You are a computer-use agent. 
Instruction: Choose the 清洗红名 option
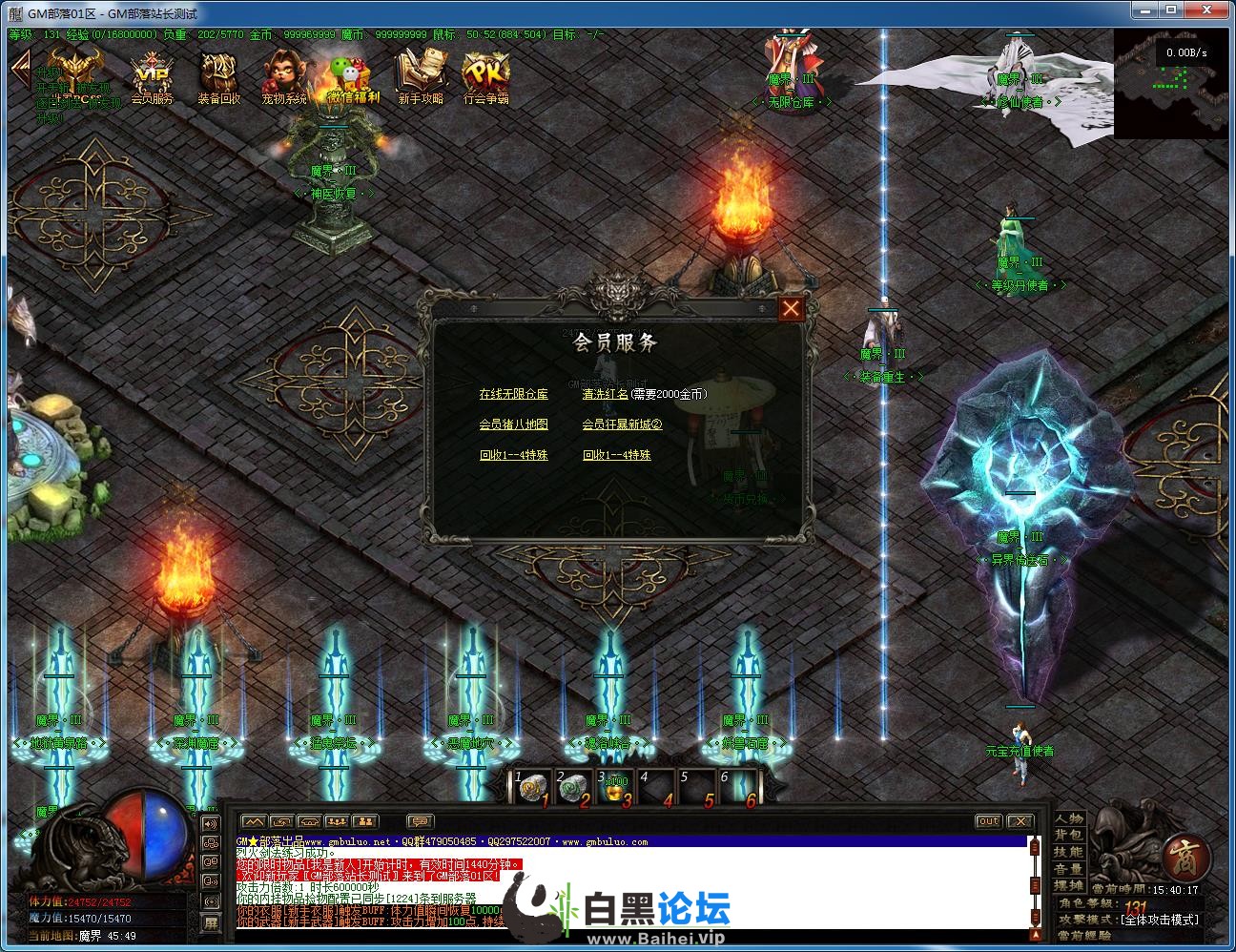click(605, 394)
